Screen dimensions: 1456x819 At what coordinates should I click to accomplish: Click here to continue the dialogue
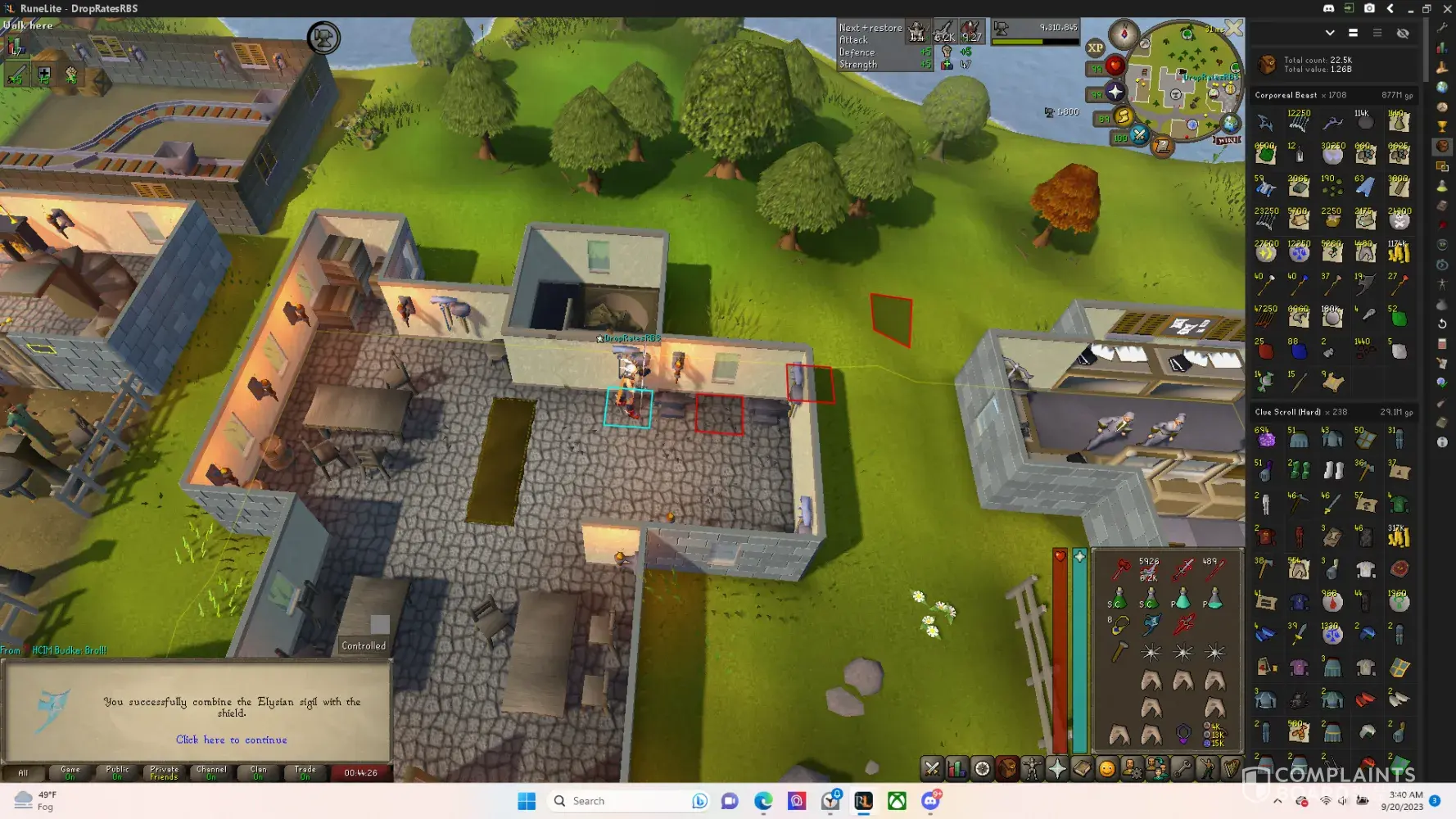coord(231,740)
